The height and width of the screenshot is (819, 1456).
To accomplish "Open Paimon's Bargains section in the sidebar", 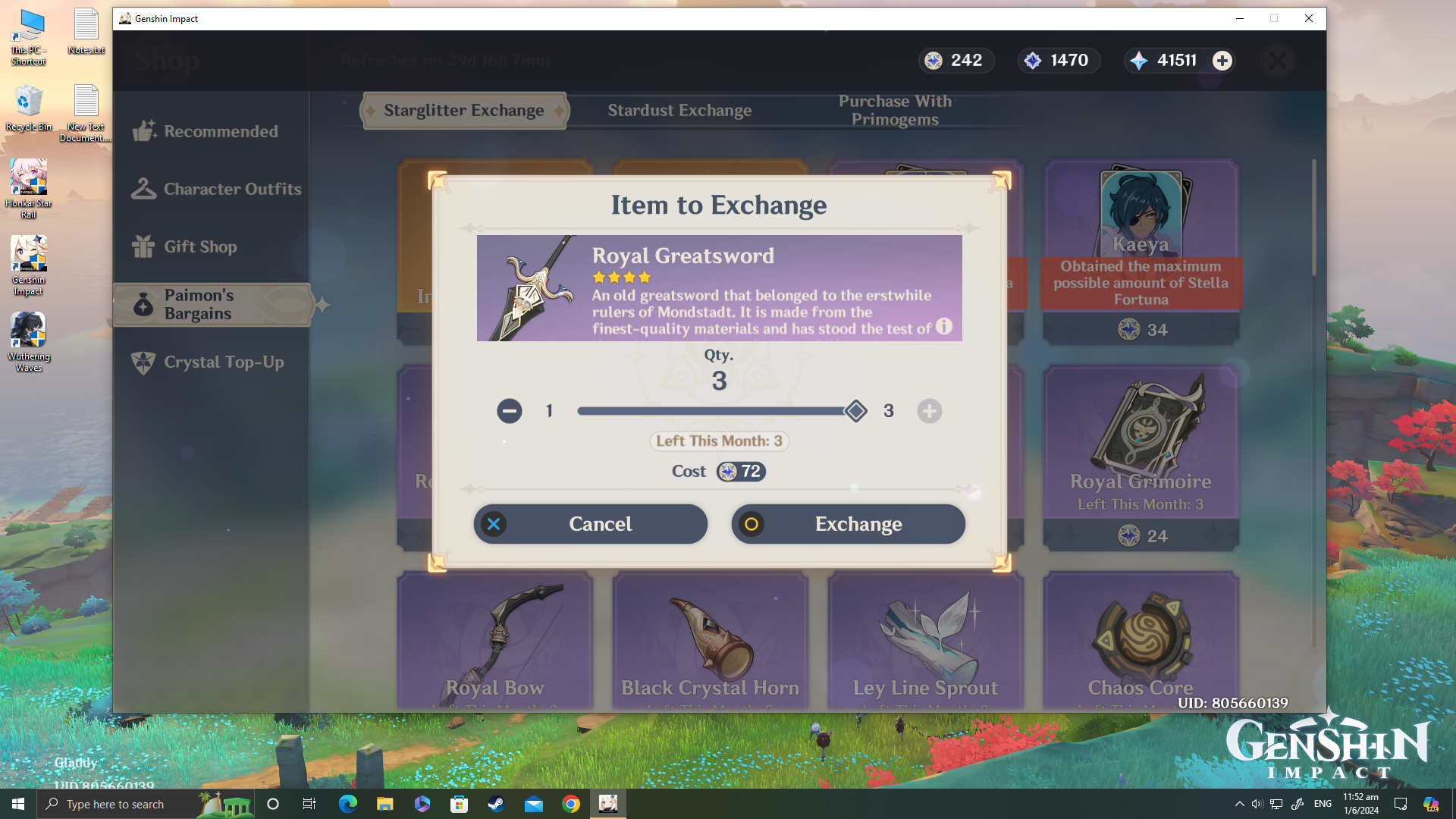I will (x=212, y=304).
